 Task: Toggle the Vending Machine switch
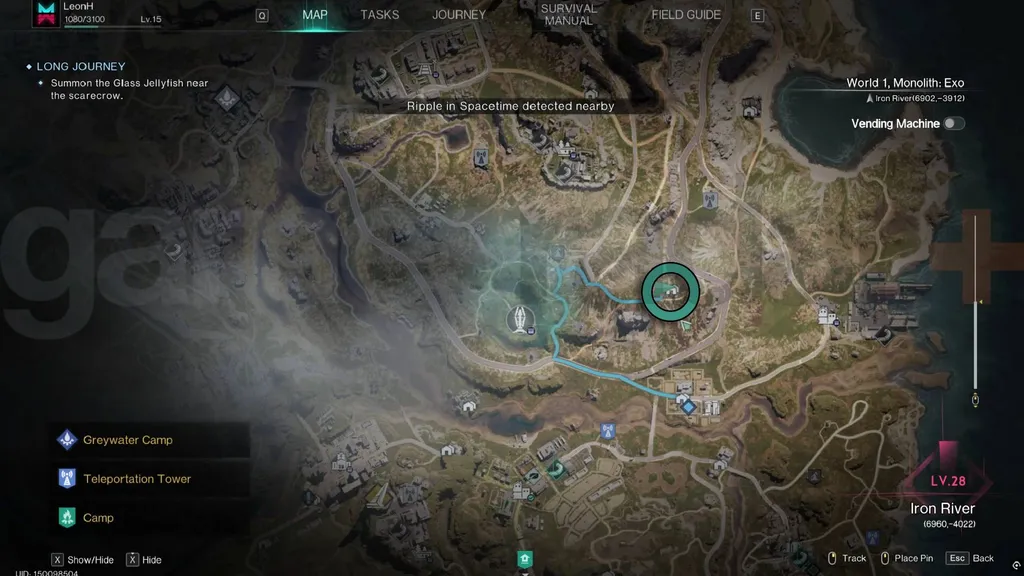click(954, 124)
